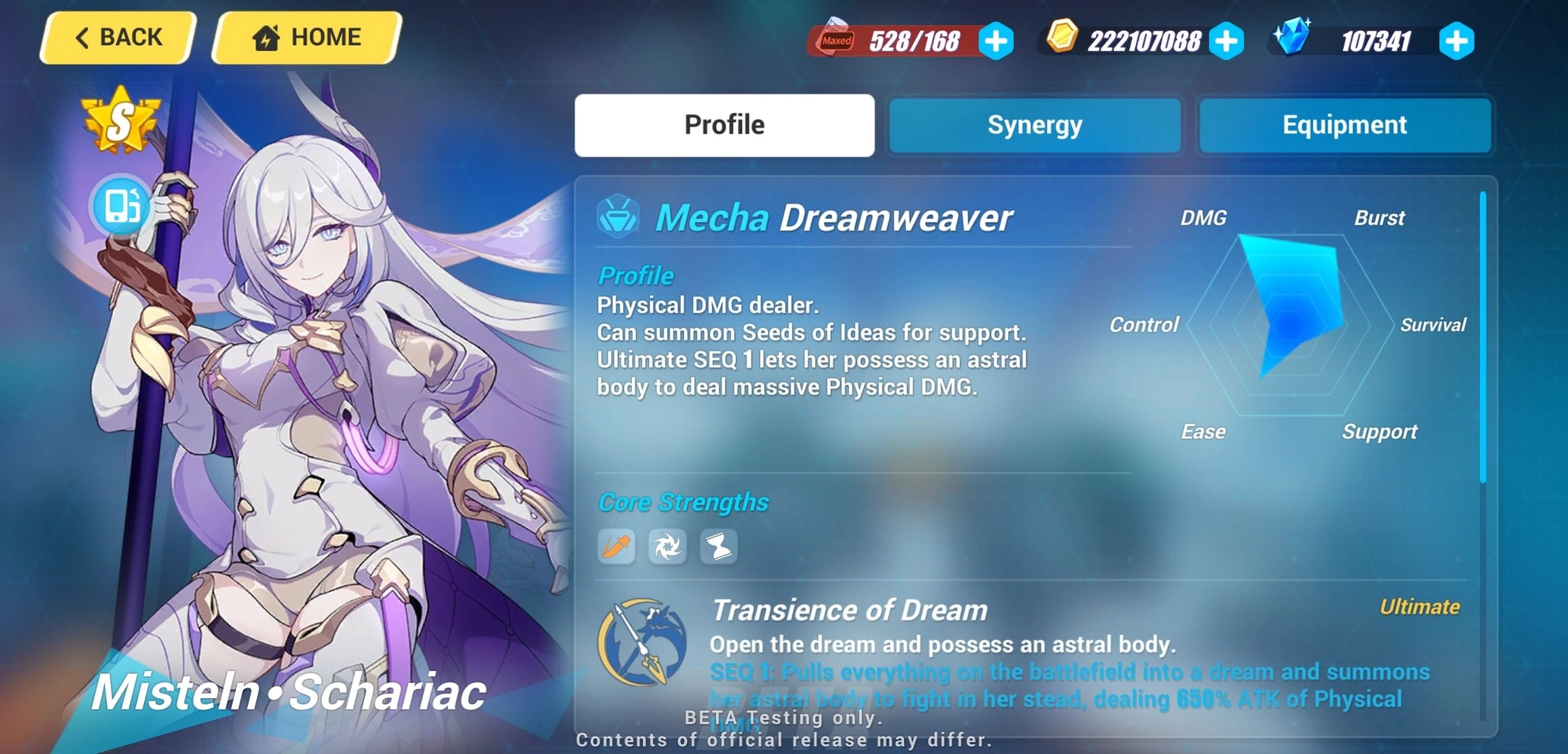Click the gold coin currency icon

point(1064,38)
